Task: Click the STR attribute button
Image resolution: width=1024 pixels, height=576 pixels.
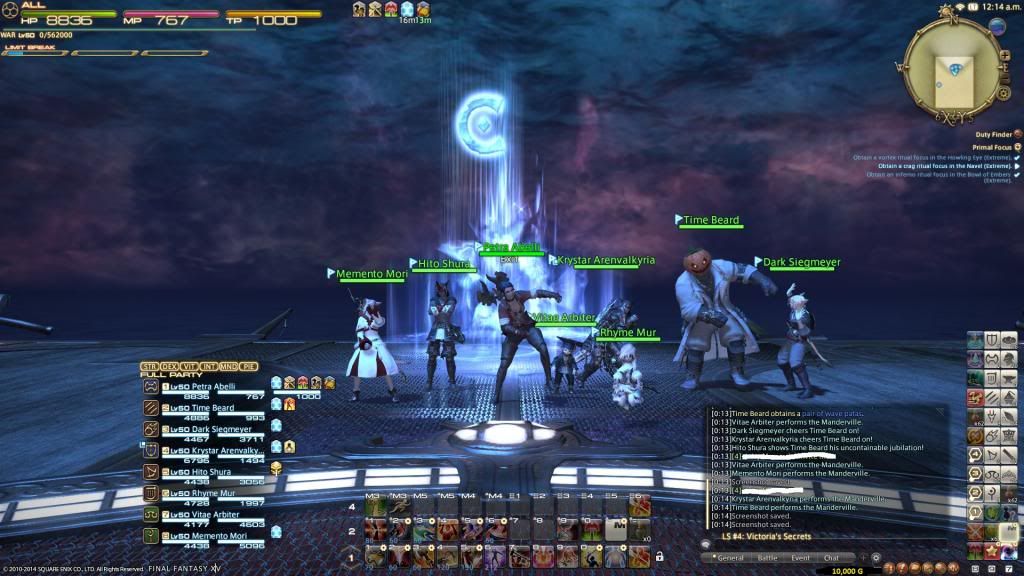Action: point(150,366)
